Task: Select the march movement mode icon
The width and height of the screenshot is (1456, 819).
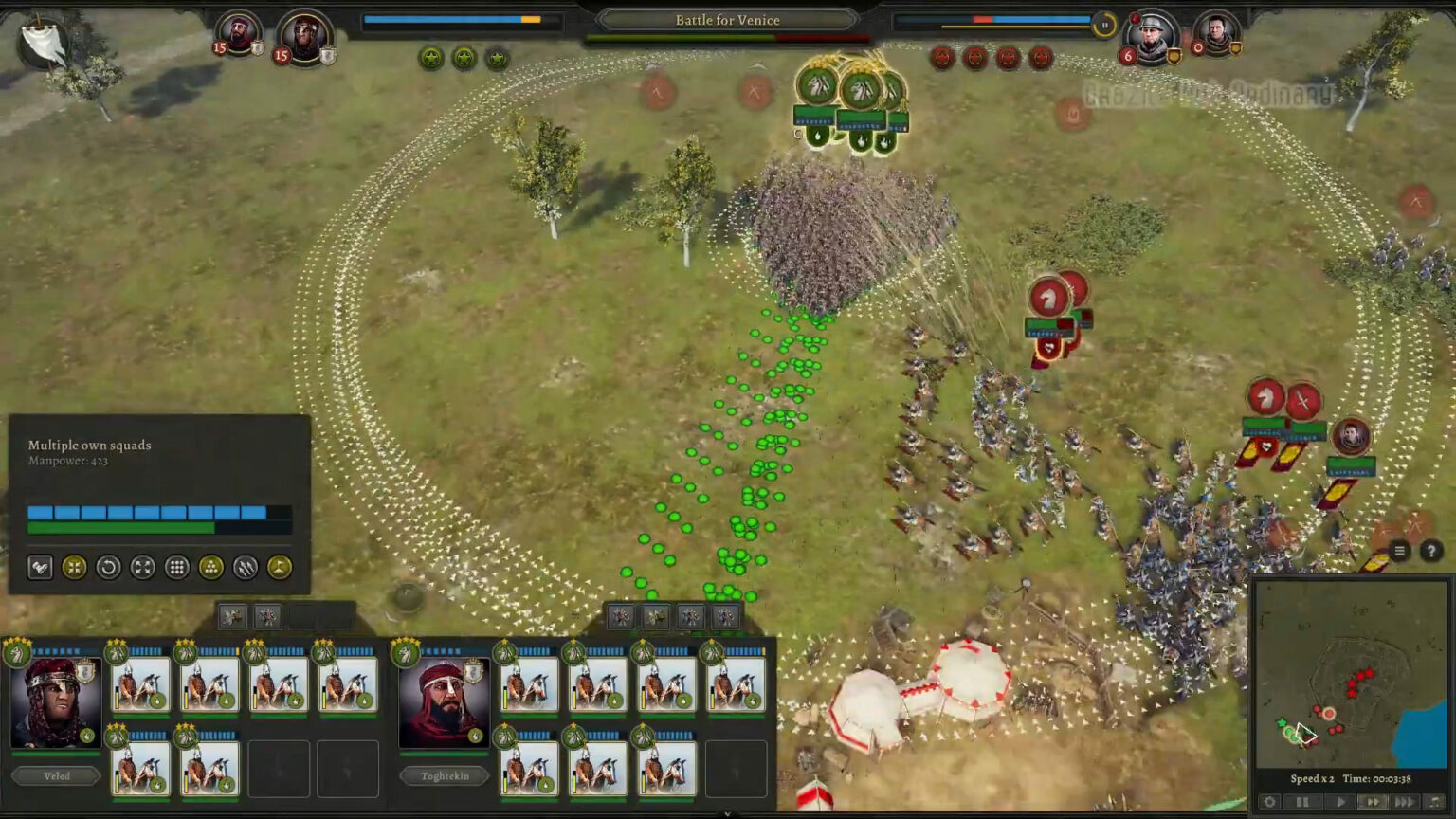Action: click(x=40, y=567)
